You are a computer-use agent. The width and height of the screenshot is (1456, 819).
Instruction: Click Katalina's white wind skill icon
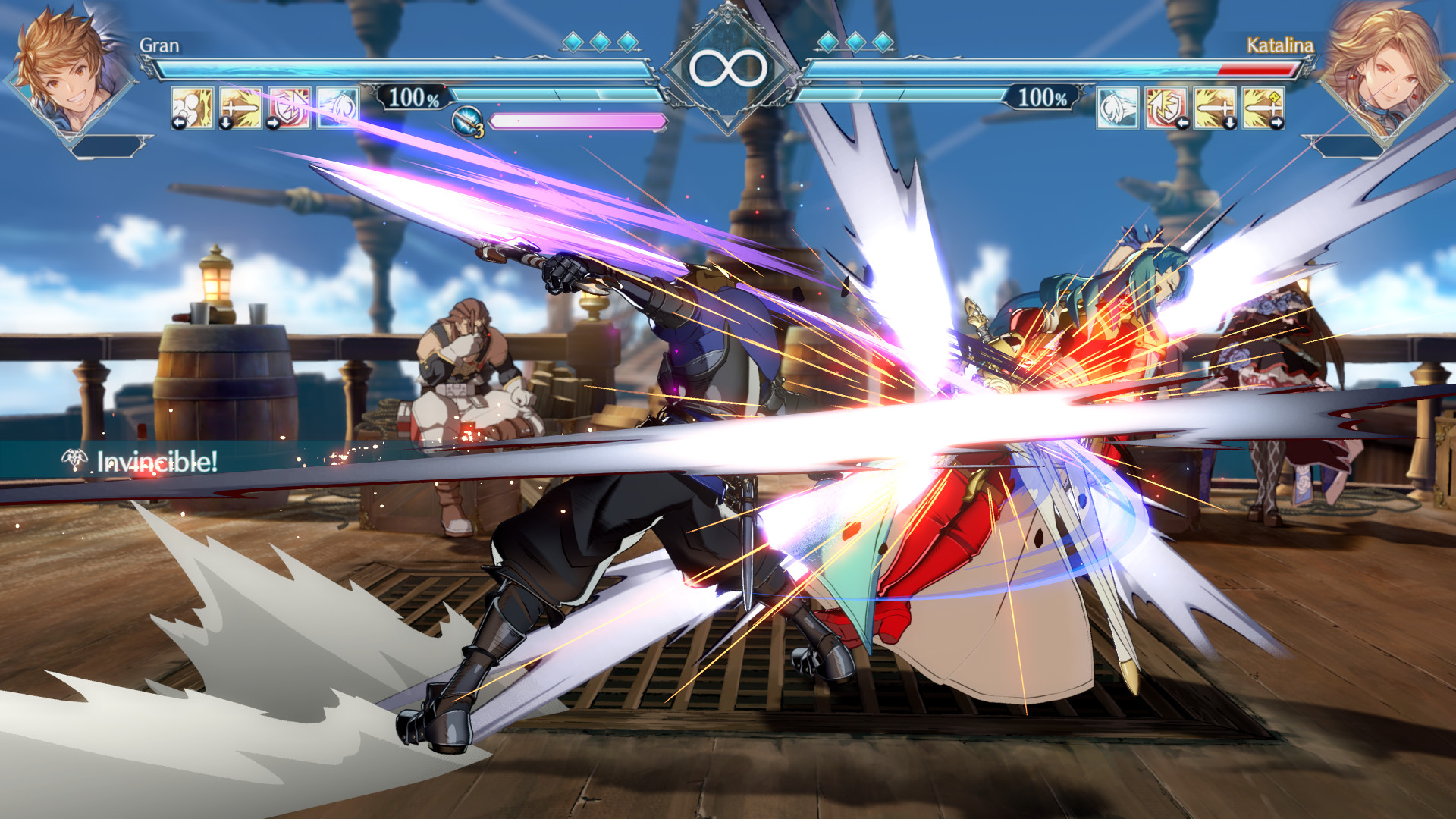pyautogui.click(x=1117, y=108)
